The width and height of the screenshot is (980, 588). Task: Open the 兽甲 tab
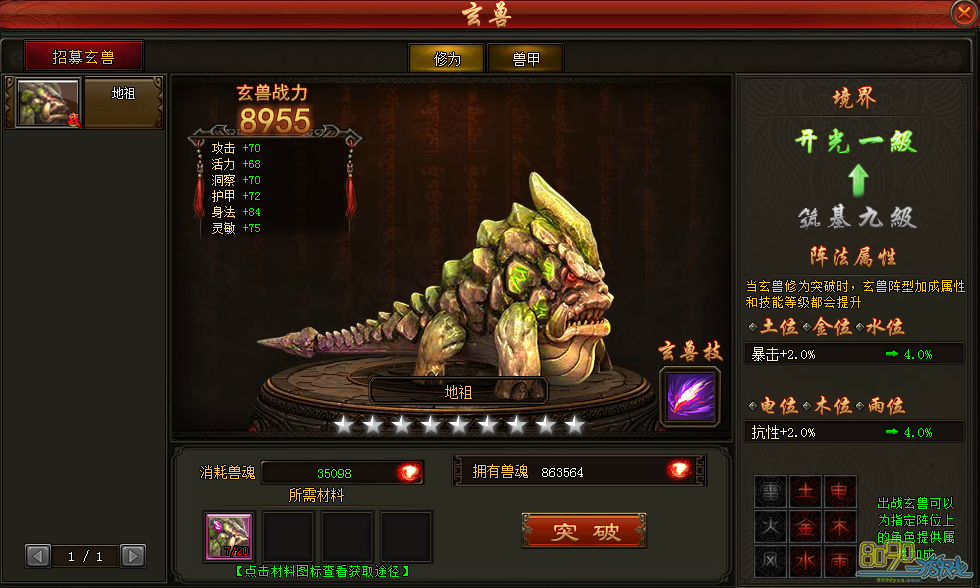[525, 59]
